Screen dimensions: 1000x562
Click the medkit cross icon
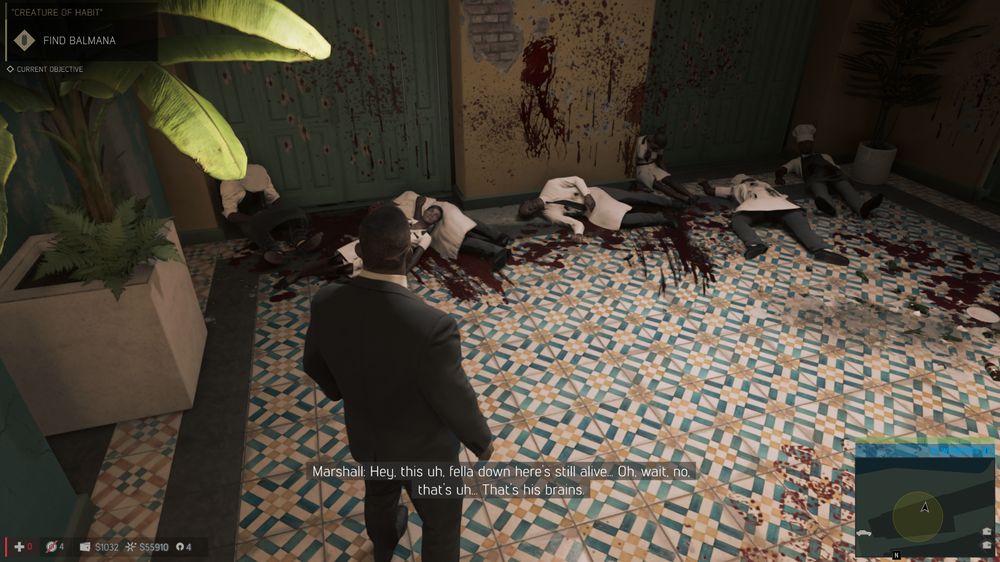pyautogui.click(x=17, y=547)
